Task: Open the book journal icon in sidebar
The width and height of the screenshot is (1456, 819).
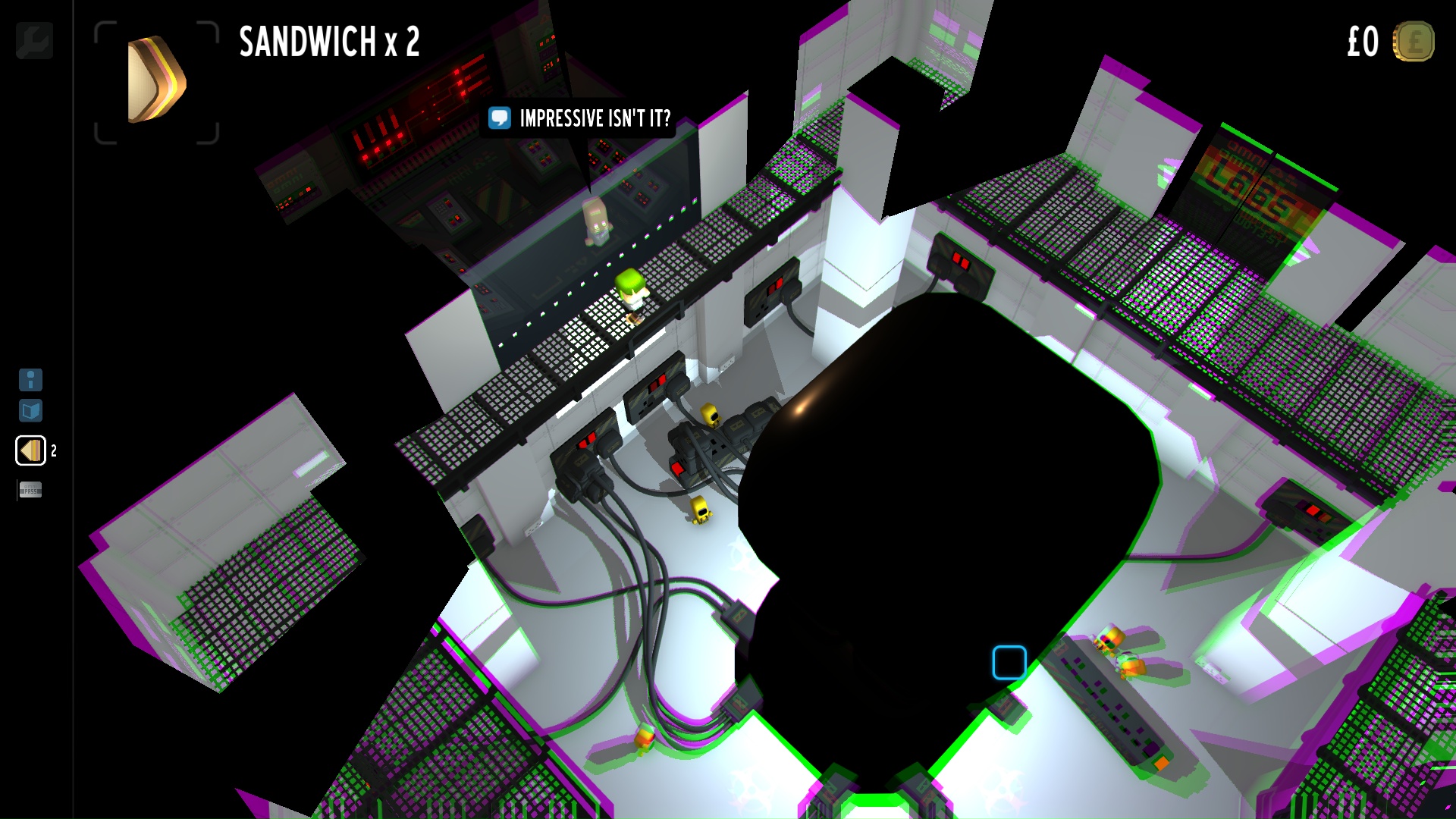Action: pos(30,412)
